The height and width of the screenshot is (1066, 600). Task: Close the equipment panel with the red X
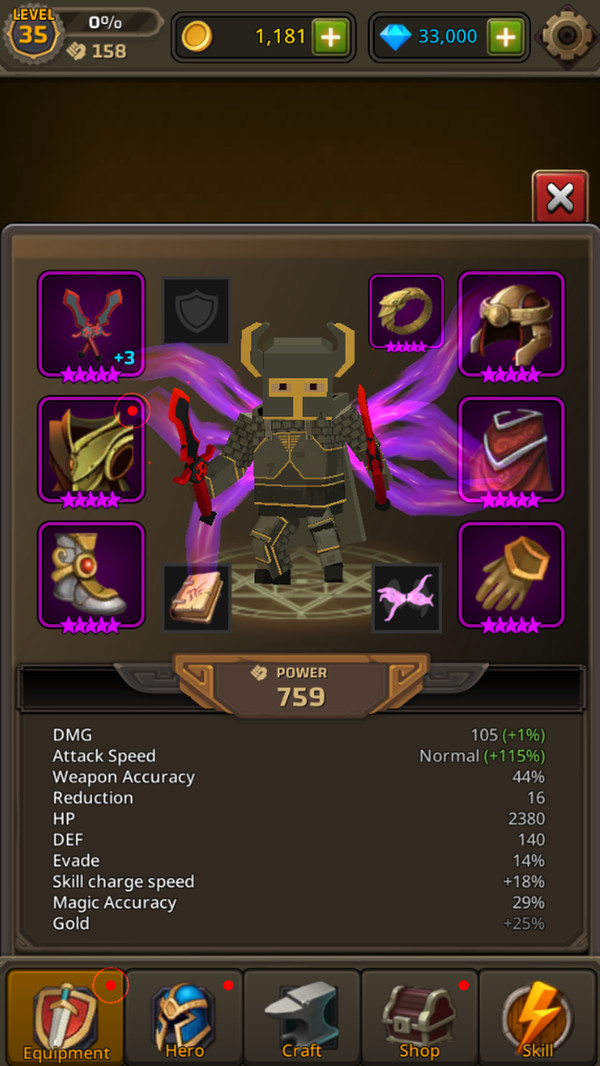[560, 197]
